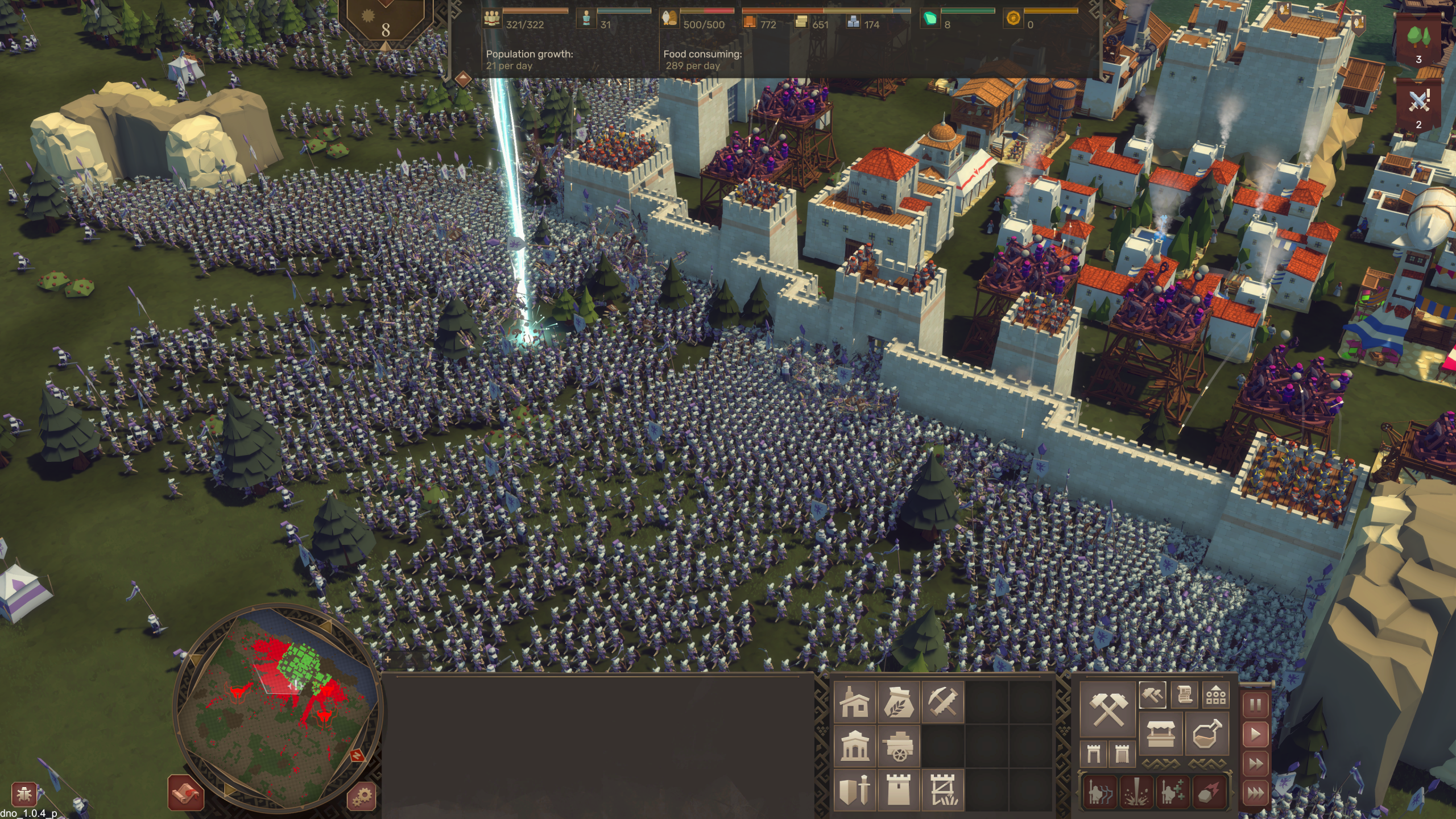Select the cart with goods category
1456x819 pixels.
(899, 746)
